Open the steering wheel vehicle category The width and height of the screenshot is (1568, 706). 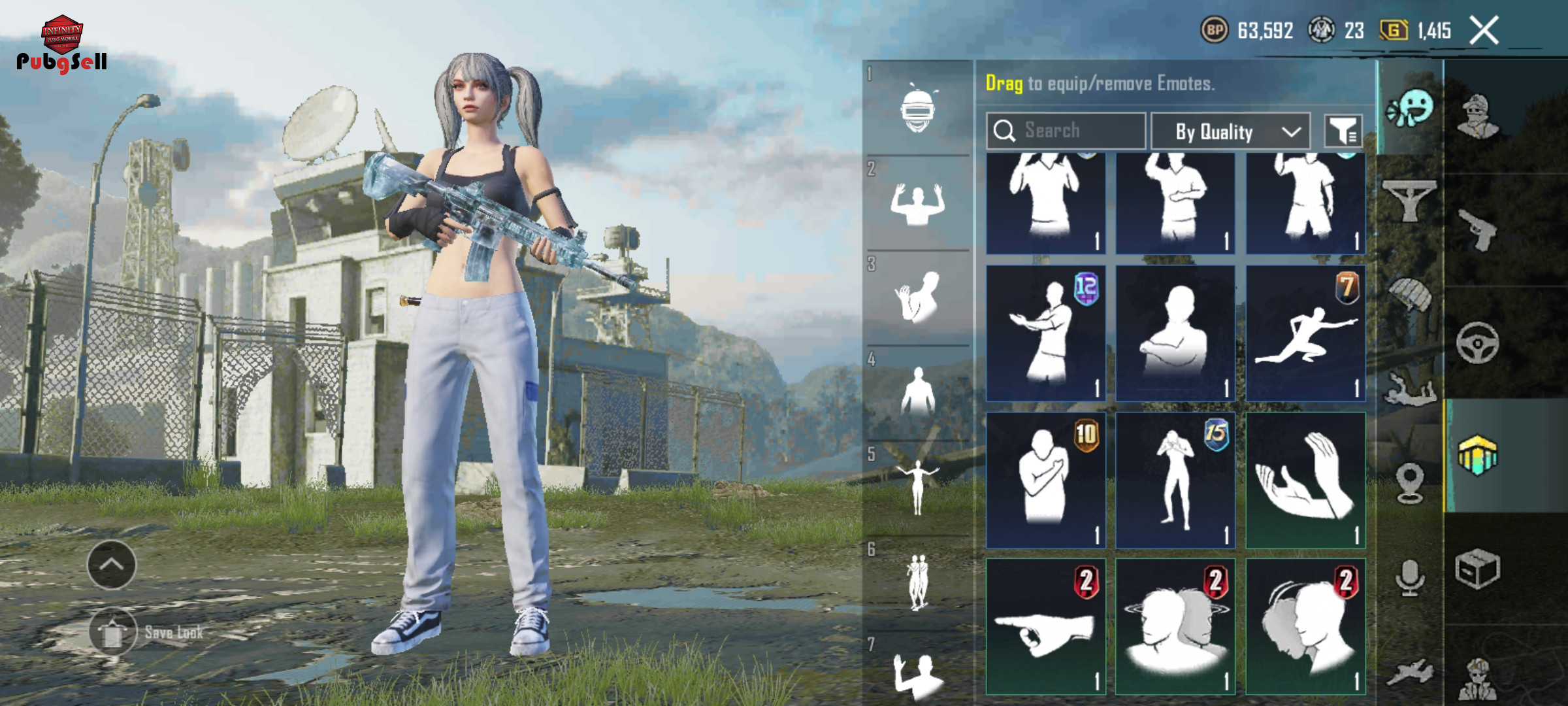coord(1478,343)
